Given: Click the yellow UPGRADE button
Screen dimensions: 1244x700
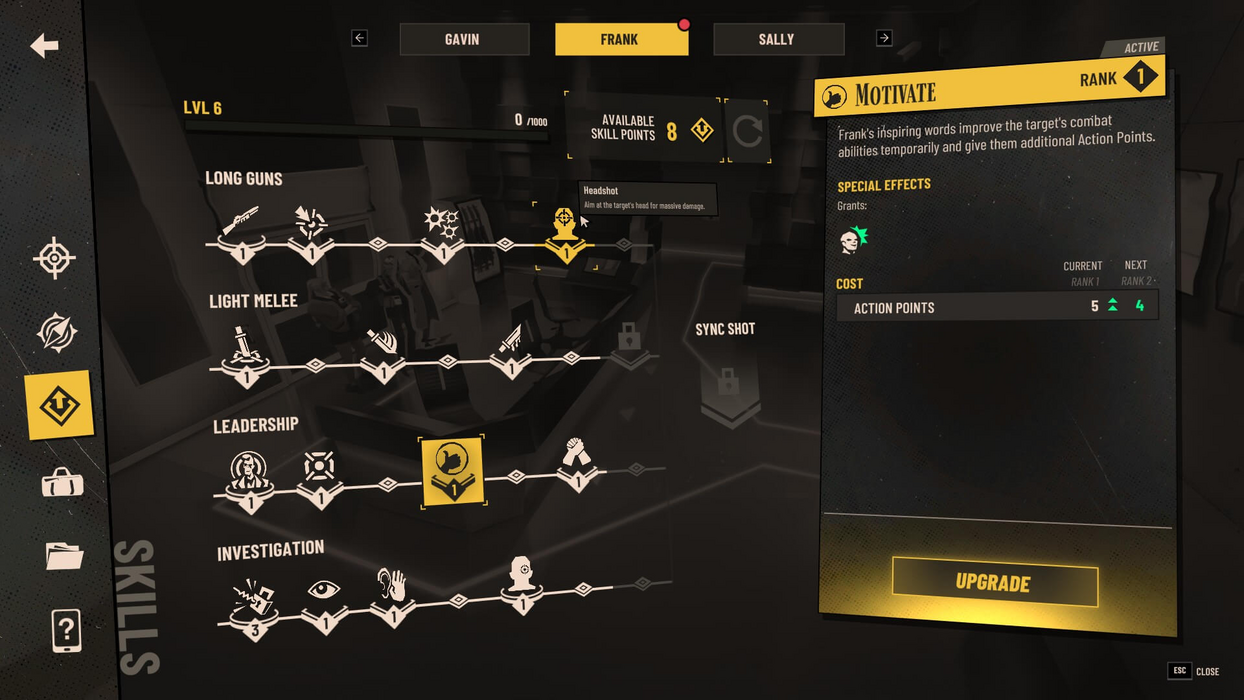Looking at the screenshot, I should coord(994,582).
